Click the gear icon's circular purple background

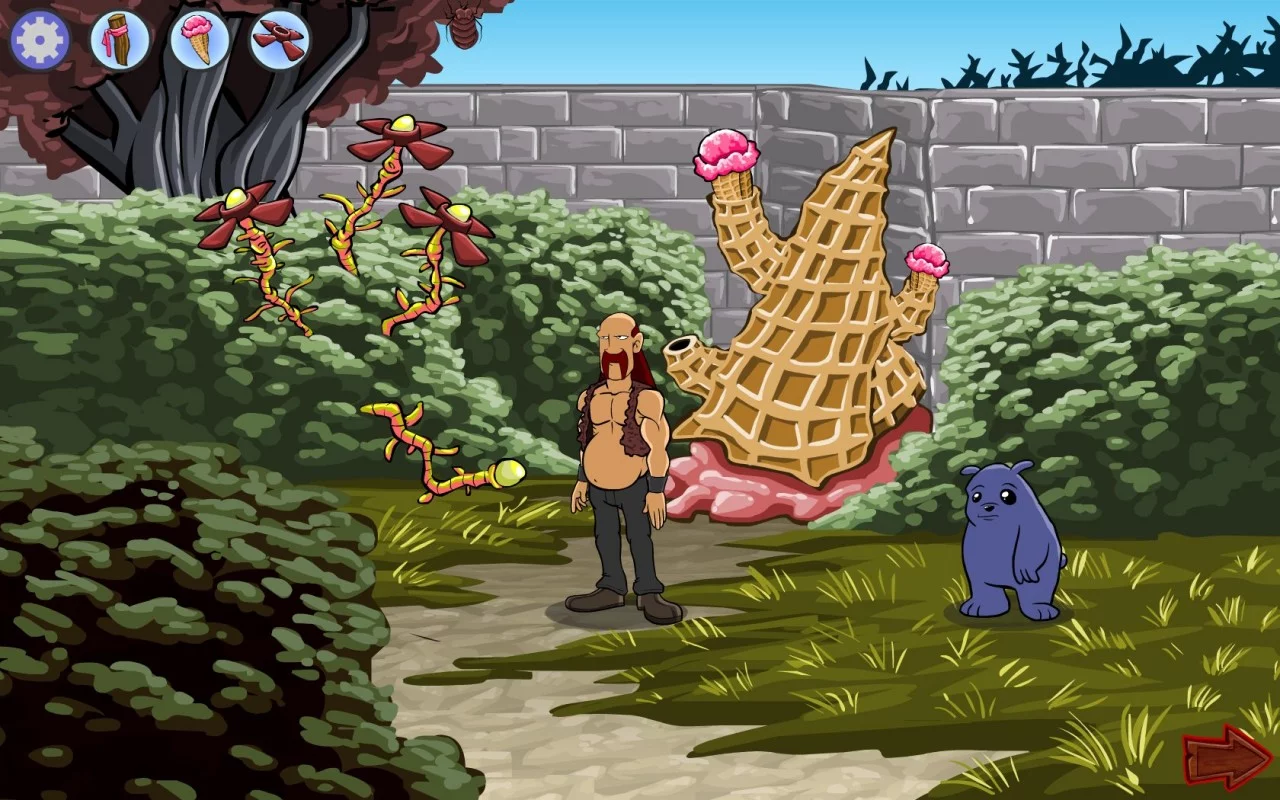38,38
